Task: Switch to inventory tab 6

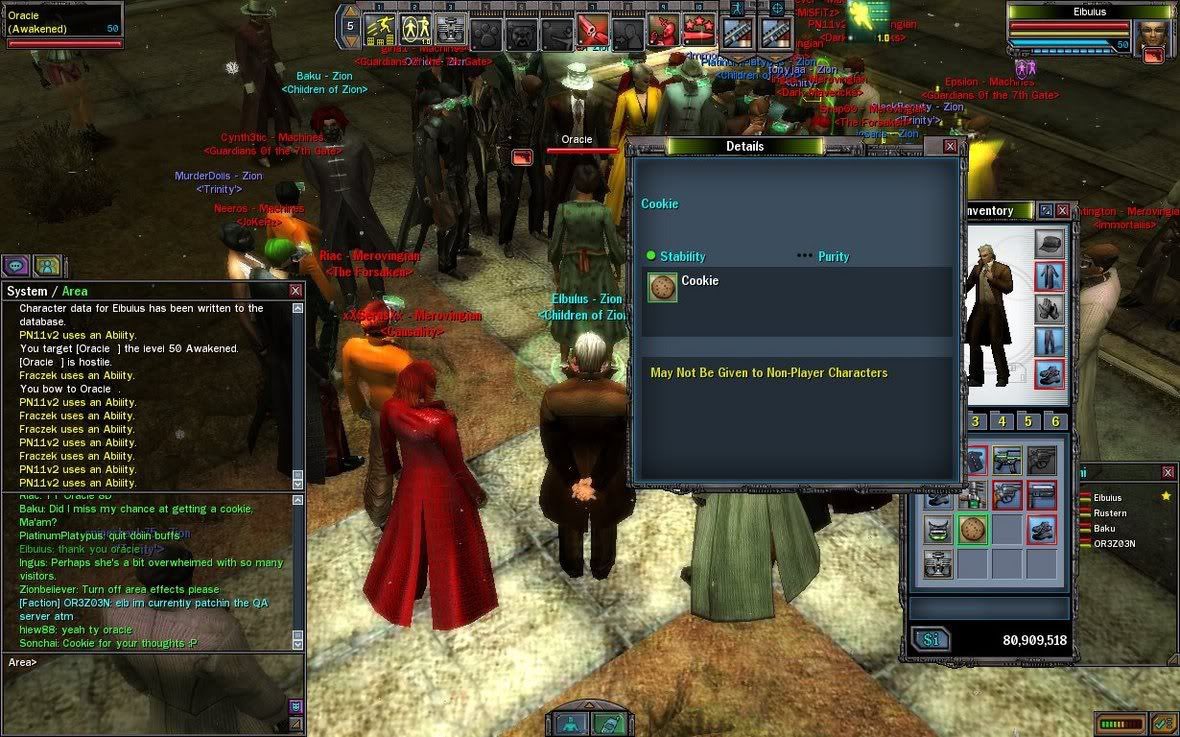Action: [1054, 421]
